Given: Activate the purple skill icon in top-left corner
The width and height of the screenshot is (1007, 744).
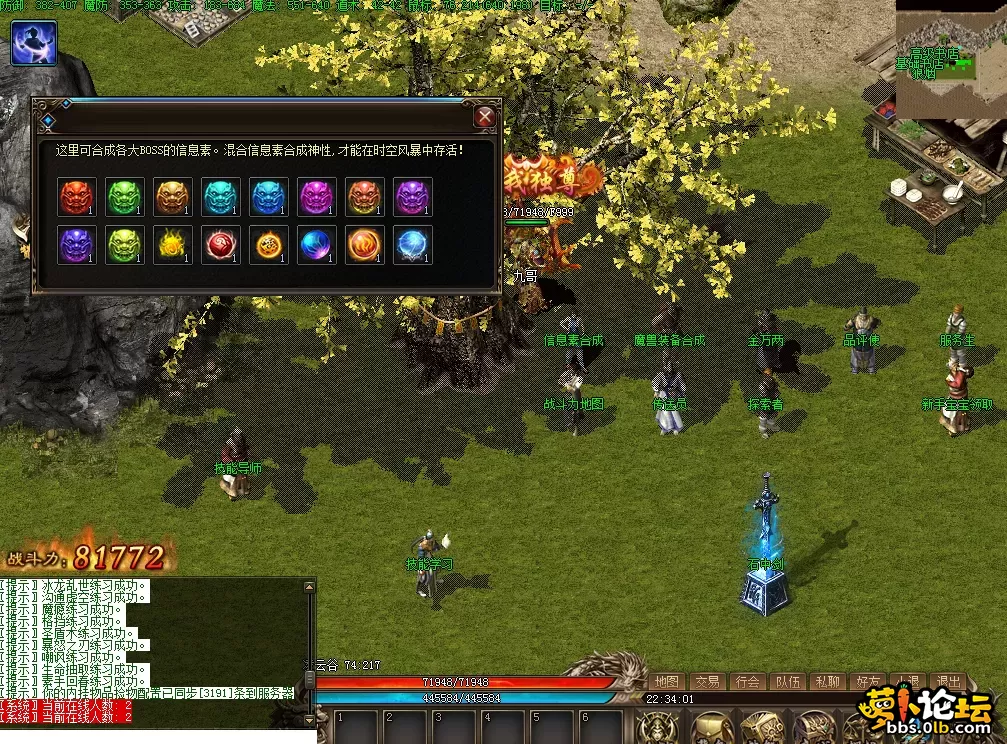Looking at the screenshot, I should pos(33,43).
